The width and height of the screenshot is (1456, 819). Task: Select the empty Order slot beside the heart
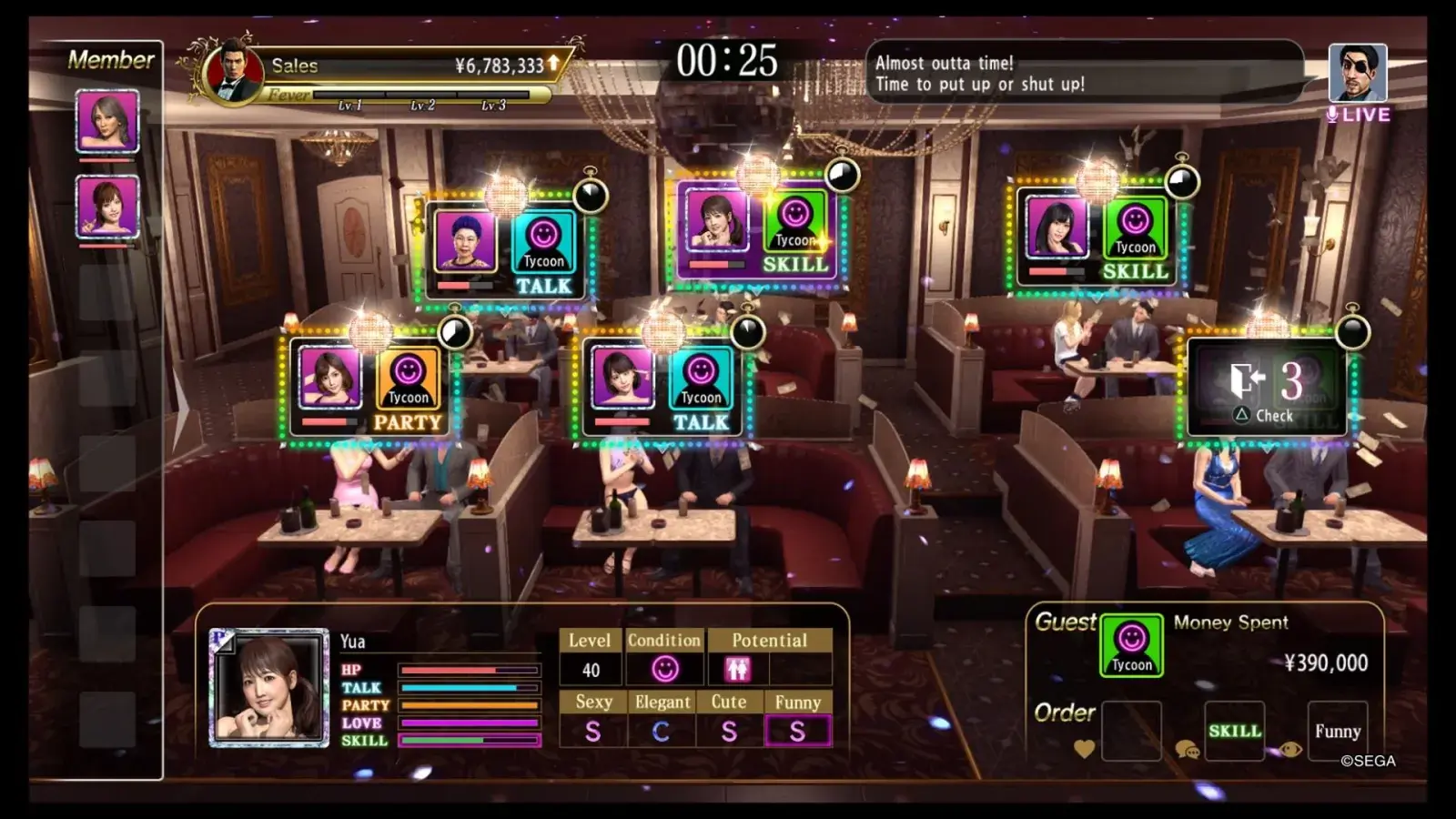coord(1131,731)
